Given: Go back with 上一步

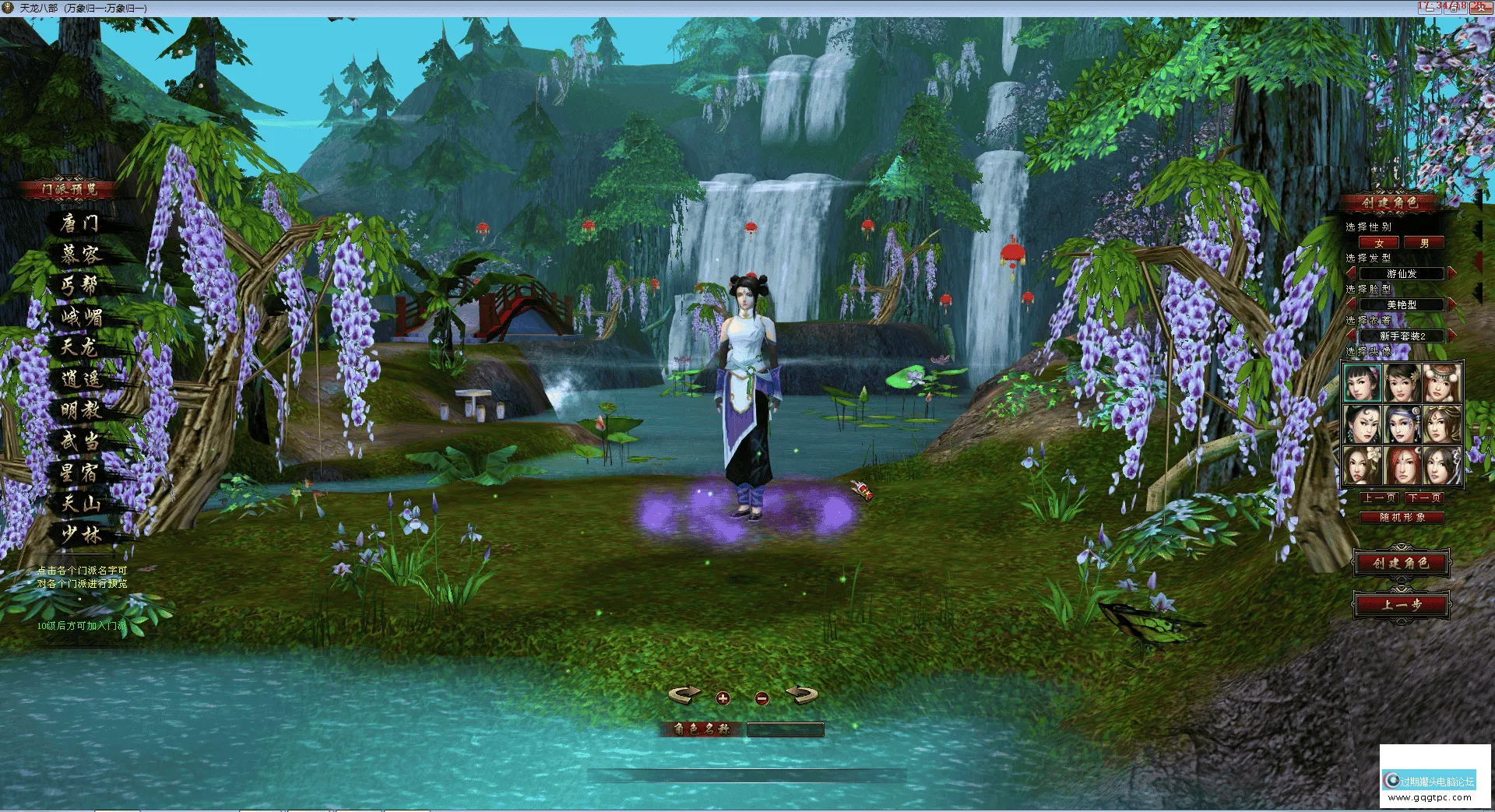Looking at the screenshot, I should [1401, 604].
